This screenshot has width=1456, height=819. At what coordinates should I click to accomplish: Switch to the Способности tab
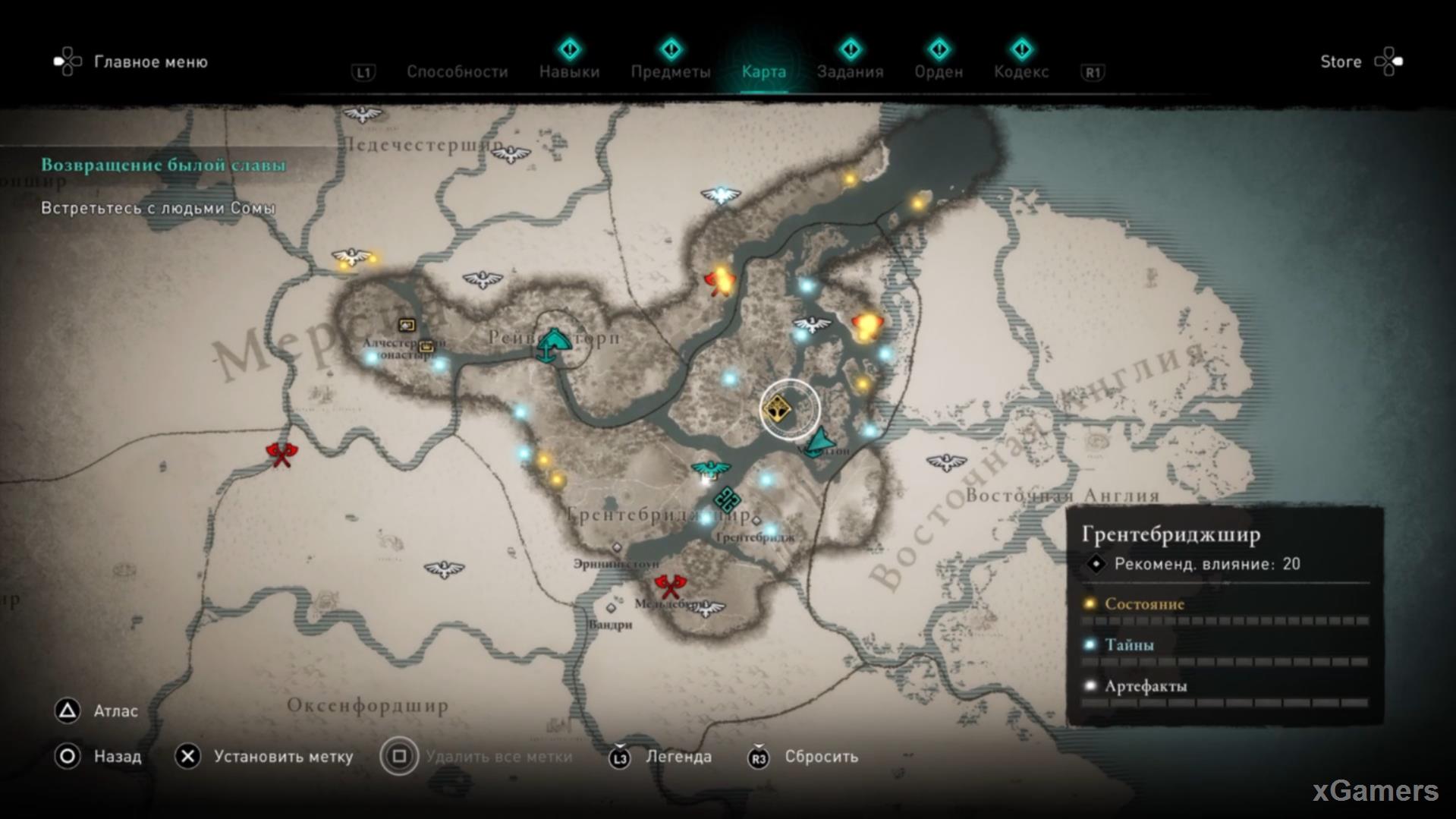tap(457, 72)
